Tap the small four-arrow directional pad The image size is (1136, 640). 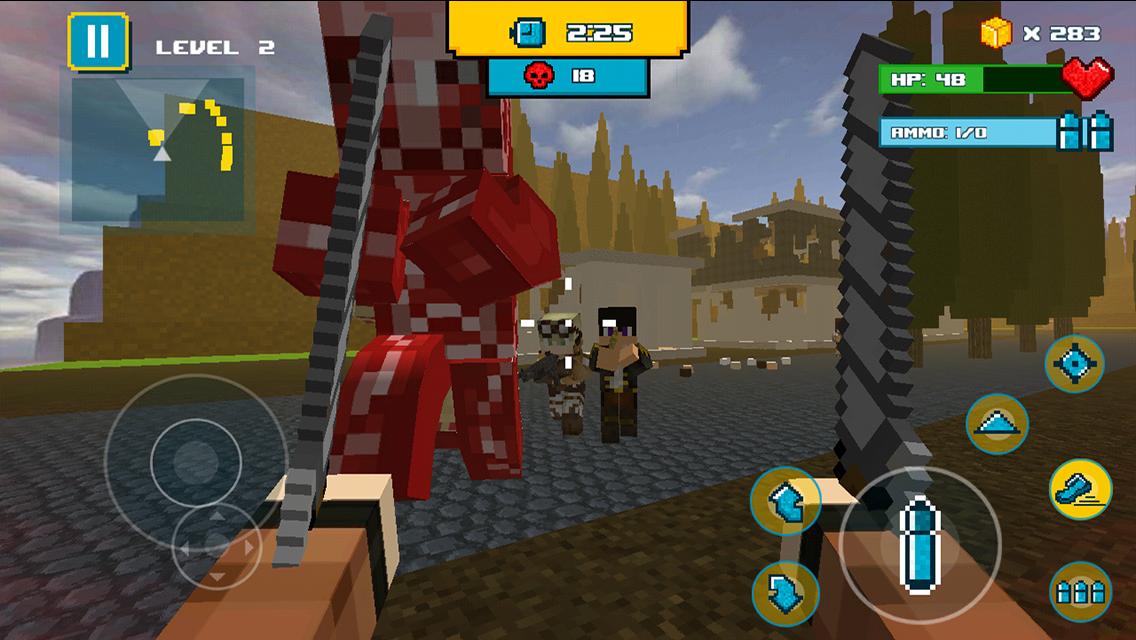coord(216,547)
